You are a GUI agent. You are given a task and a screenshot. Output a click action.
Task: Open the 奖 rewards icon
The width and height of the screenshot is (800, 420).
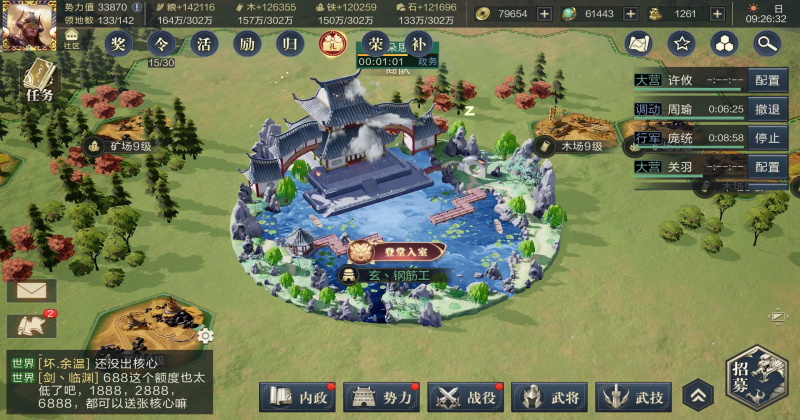coord(119,43)
